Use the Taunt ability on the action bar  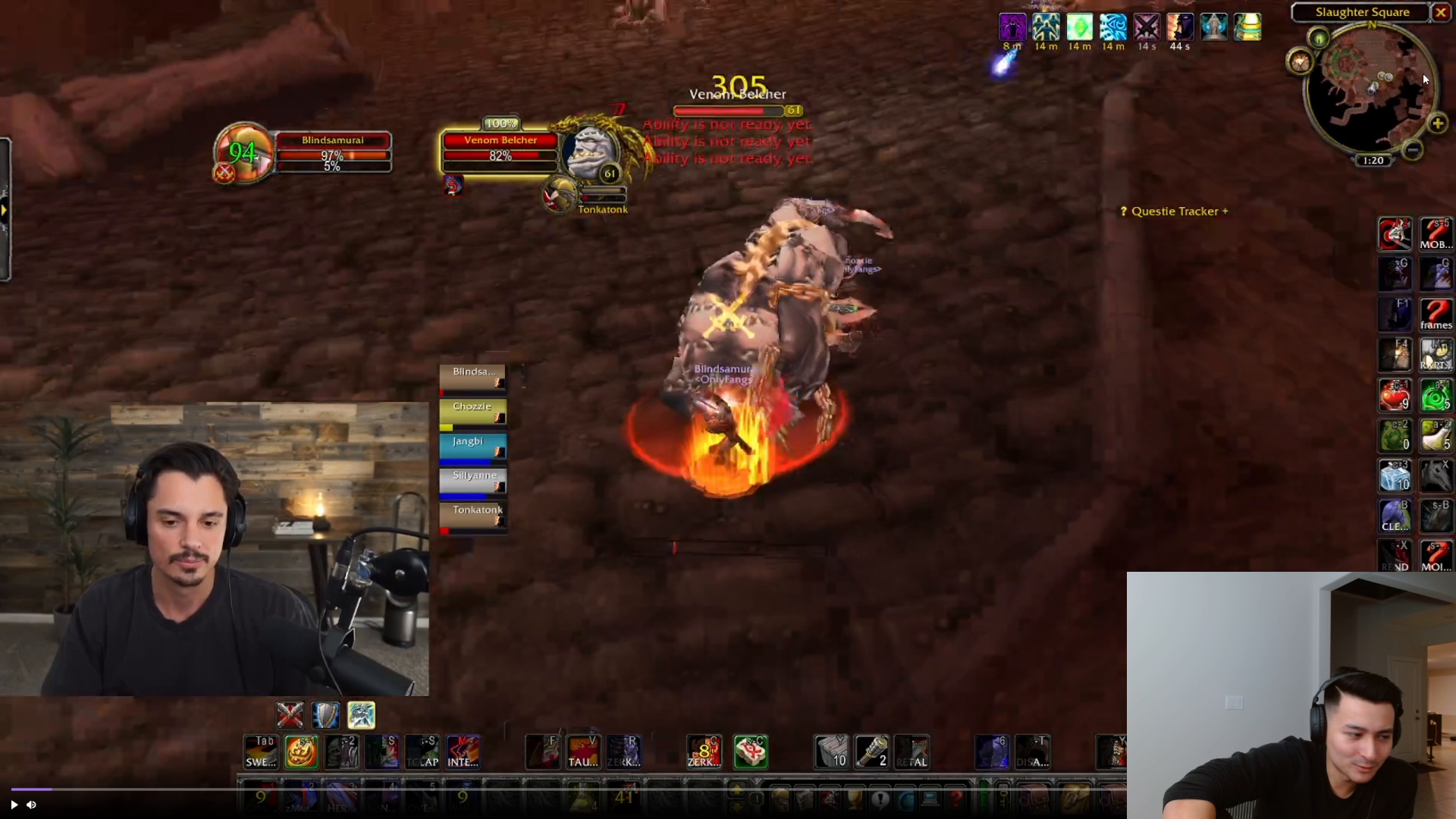584,752
